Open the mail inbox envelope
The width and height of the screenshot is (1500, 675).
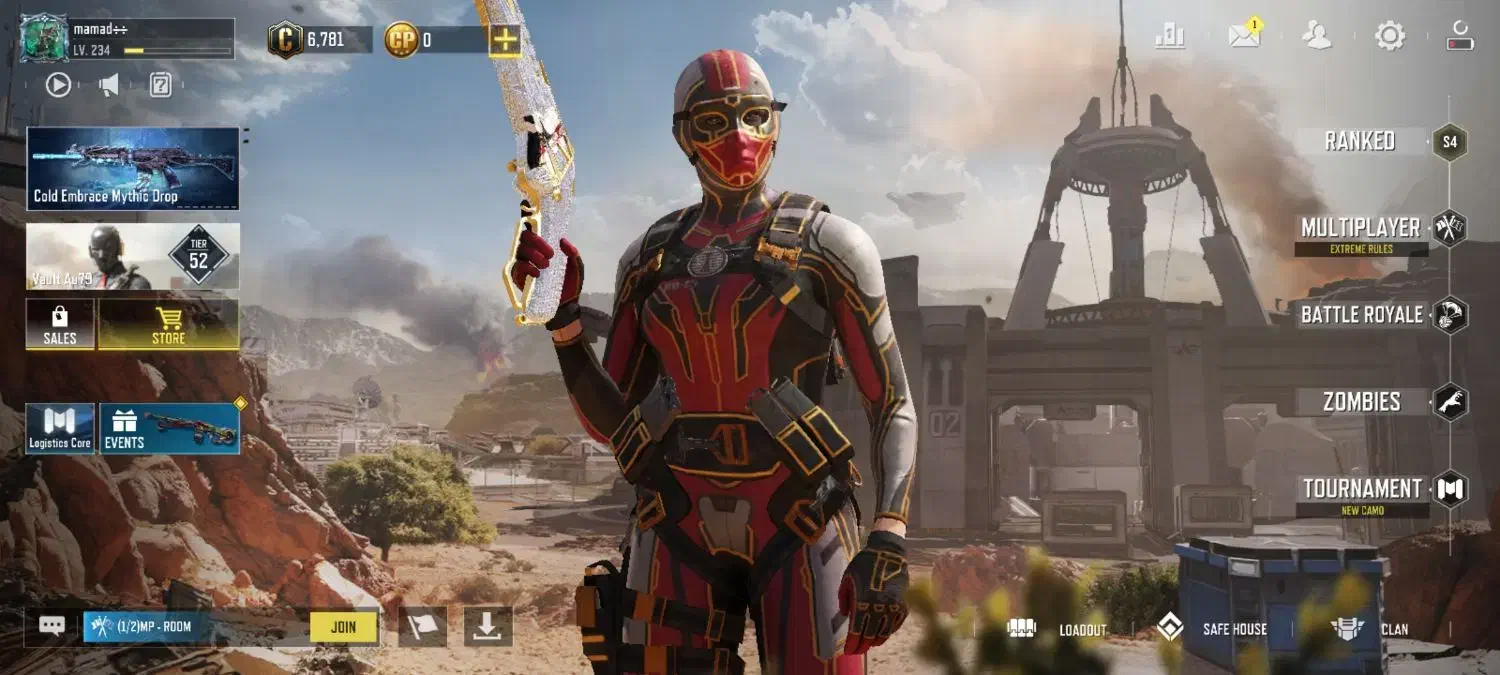pos(1244,37)
